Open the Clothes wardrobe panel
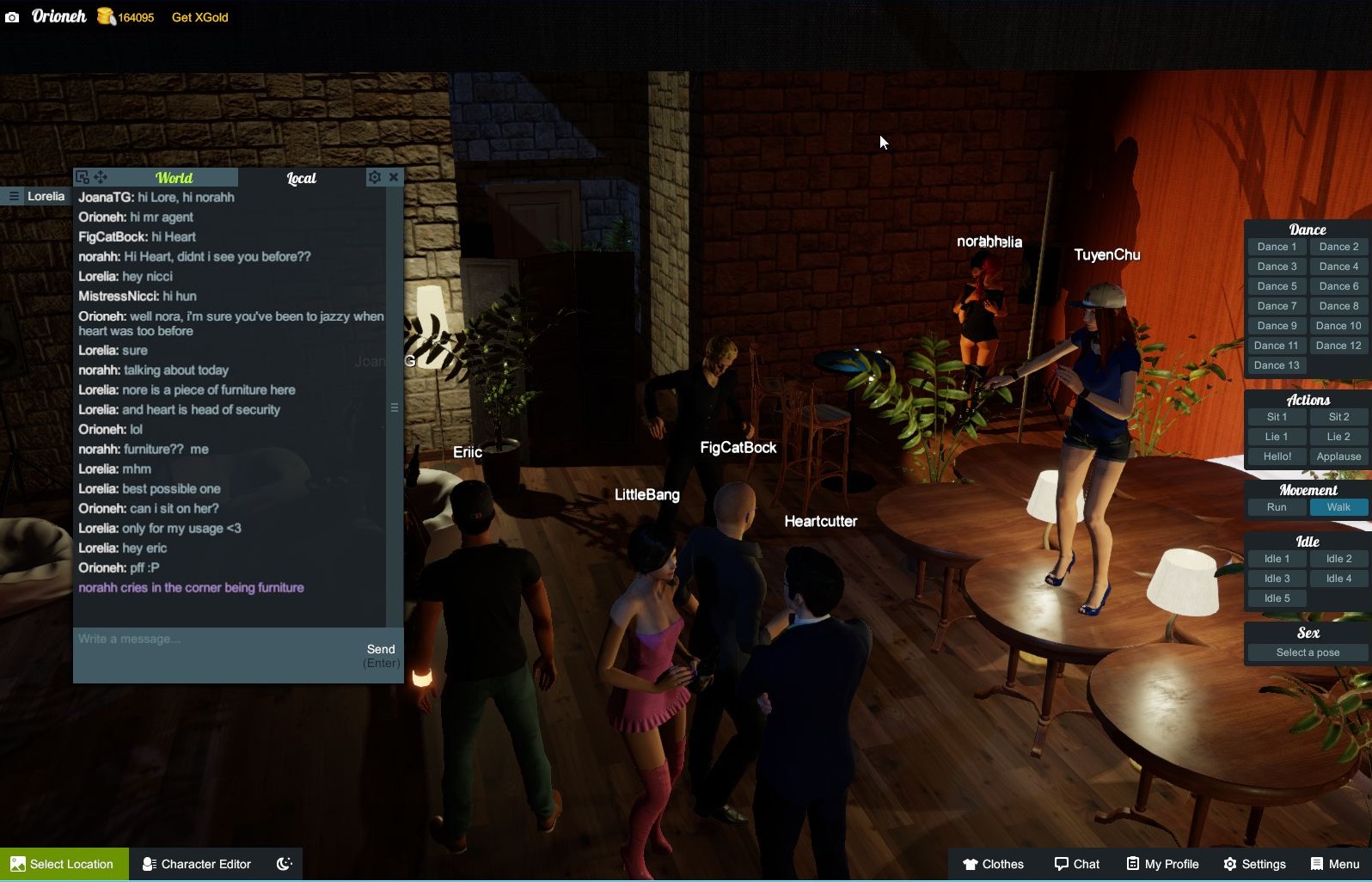1372x882 pixels. click(x=994, y=864)
